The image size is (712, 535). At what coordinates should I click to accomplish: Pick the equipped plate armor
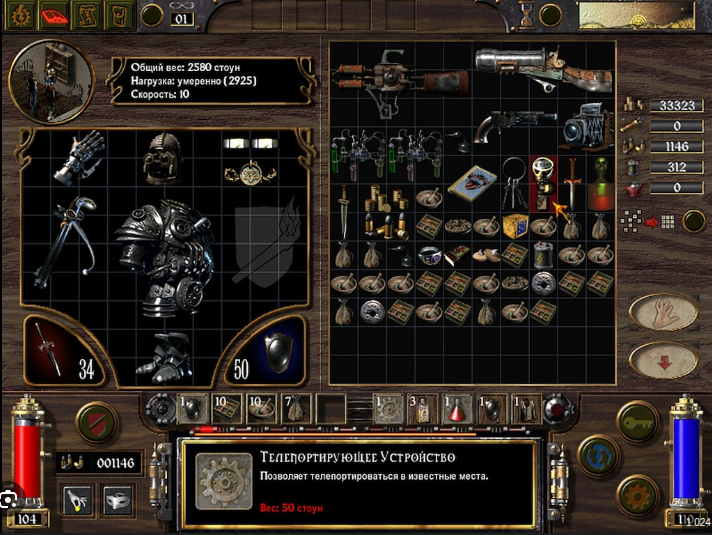click(162, 249)
